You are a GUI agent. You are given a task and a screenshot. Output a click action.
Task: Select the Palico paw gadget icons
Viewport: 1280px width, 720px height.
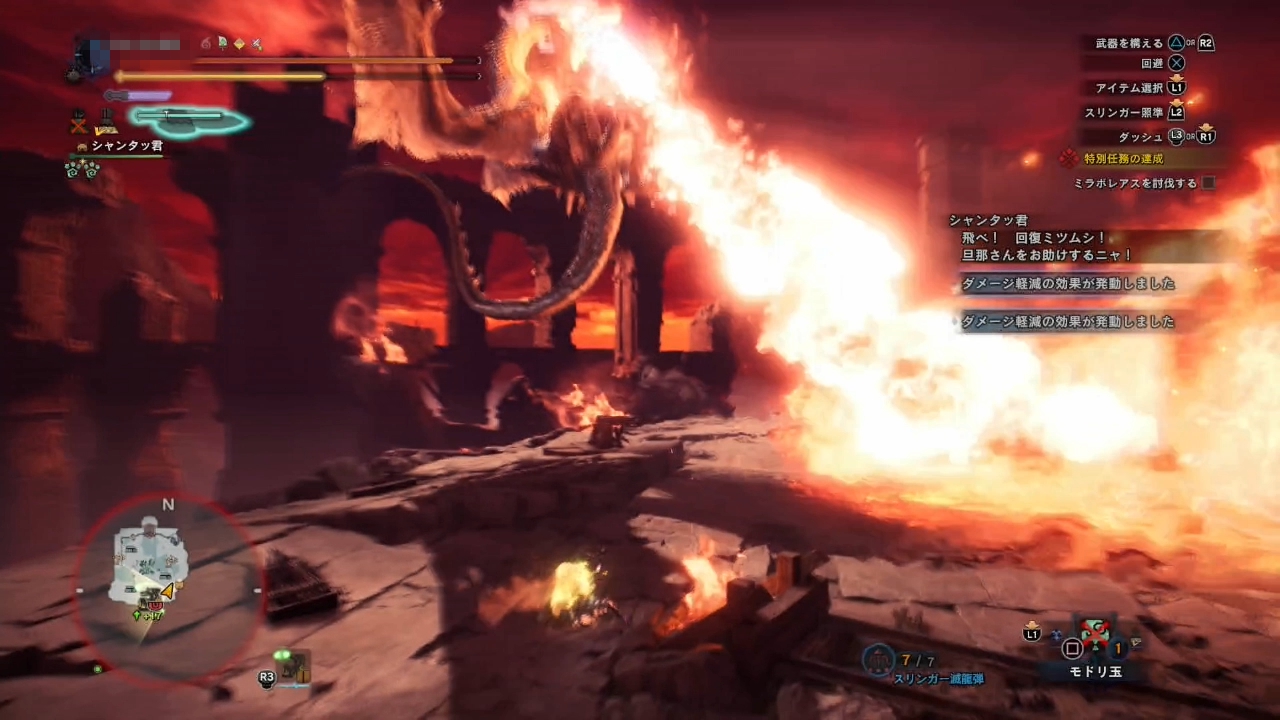tap(82, 169)
